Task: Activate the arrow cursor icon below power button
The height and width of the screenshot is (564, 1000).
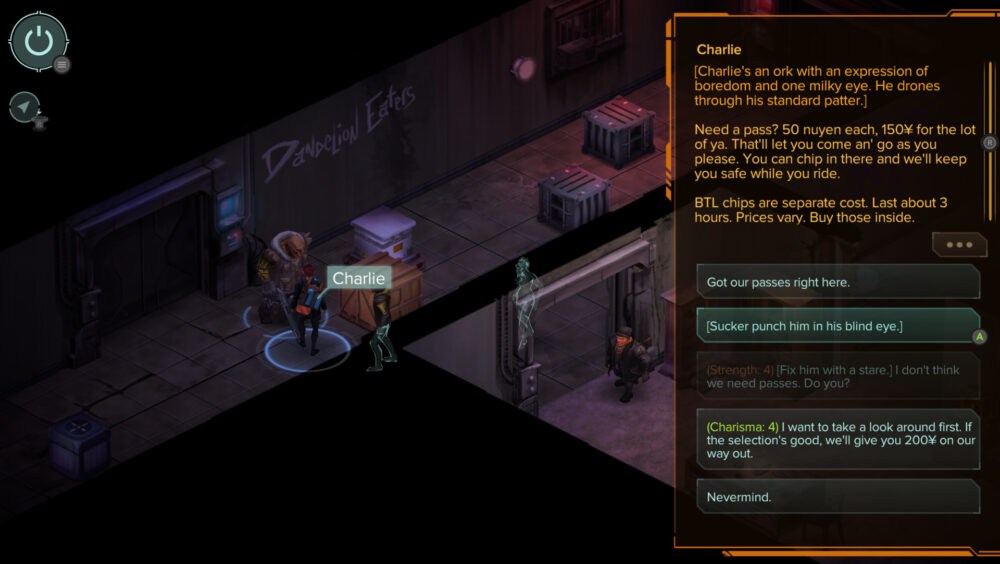Action: (x=24, y=107)
